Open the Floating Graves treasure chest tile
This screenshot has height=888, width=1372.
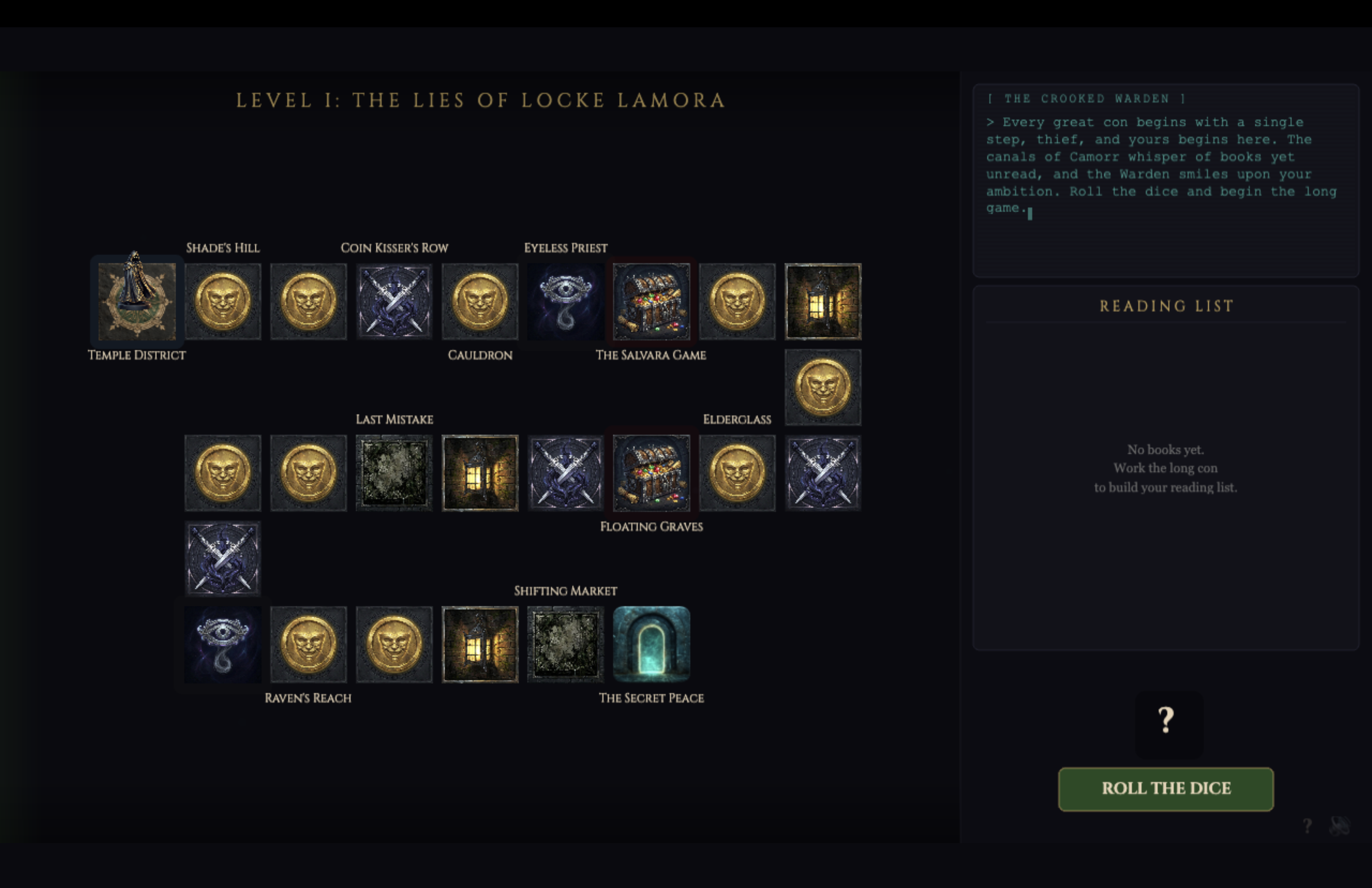click(x=651, y=472)
